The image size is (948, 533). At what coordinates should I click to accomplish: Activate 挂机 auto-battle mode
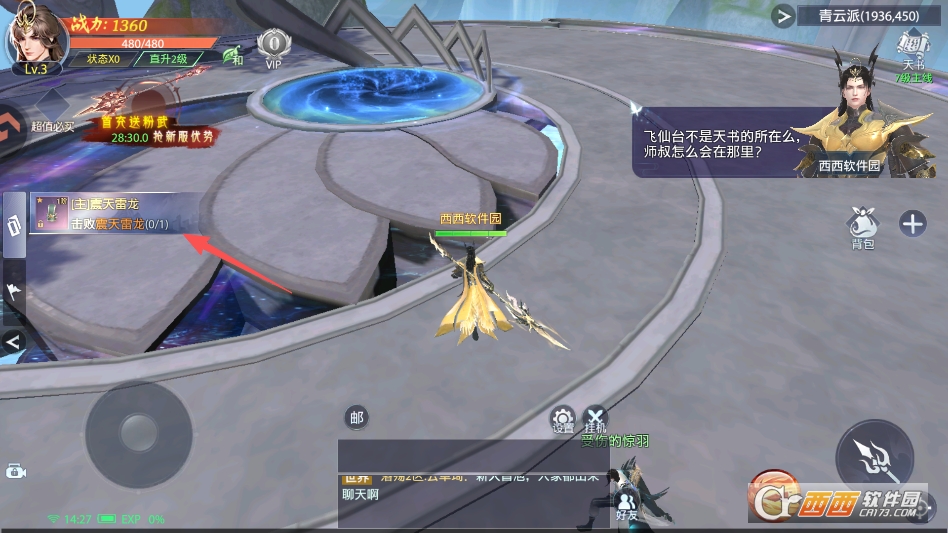pyautogui.click(x=595, y=419)
